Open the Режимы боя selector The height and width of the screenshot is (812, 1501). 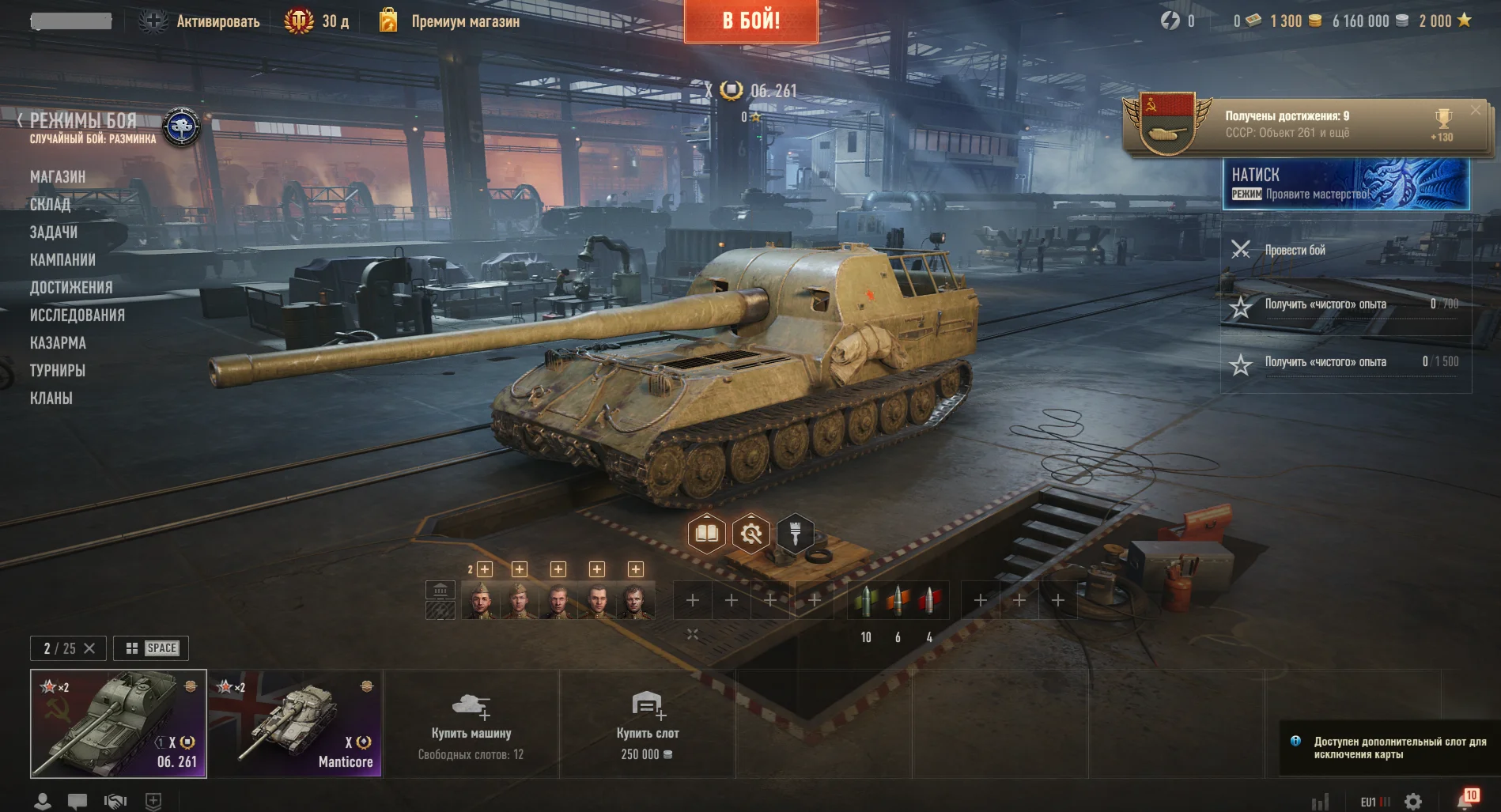tap(83, 121)
